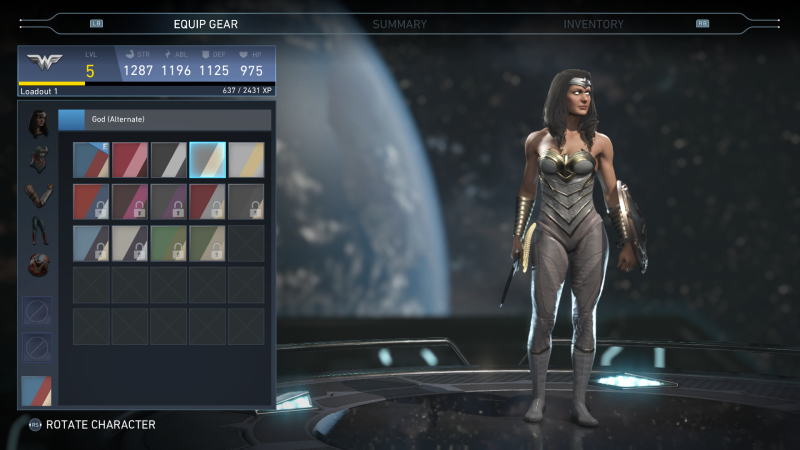Open the shader slot at the sidebar bottom
Screen dimensions: 800x450
(38, 390)
